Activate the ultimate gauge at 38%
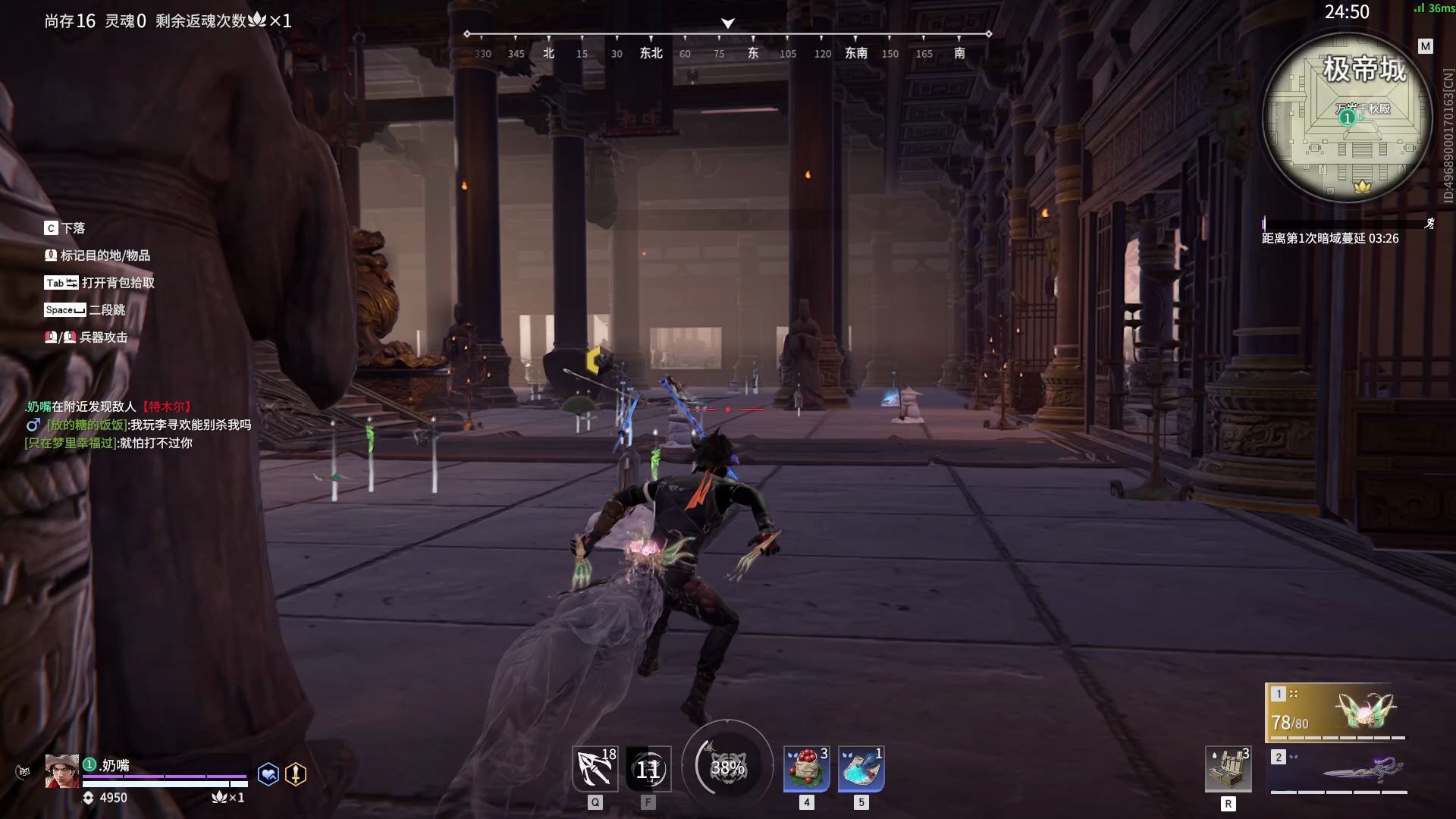Screen dimensions: 1456x819 pyautogui.click(x=727, y=767)
